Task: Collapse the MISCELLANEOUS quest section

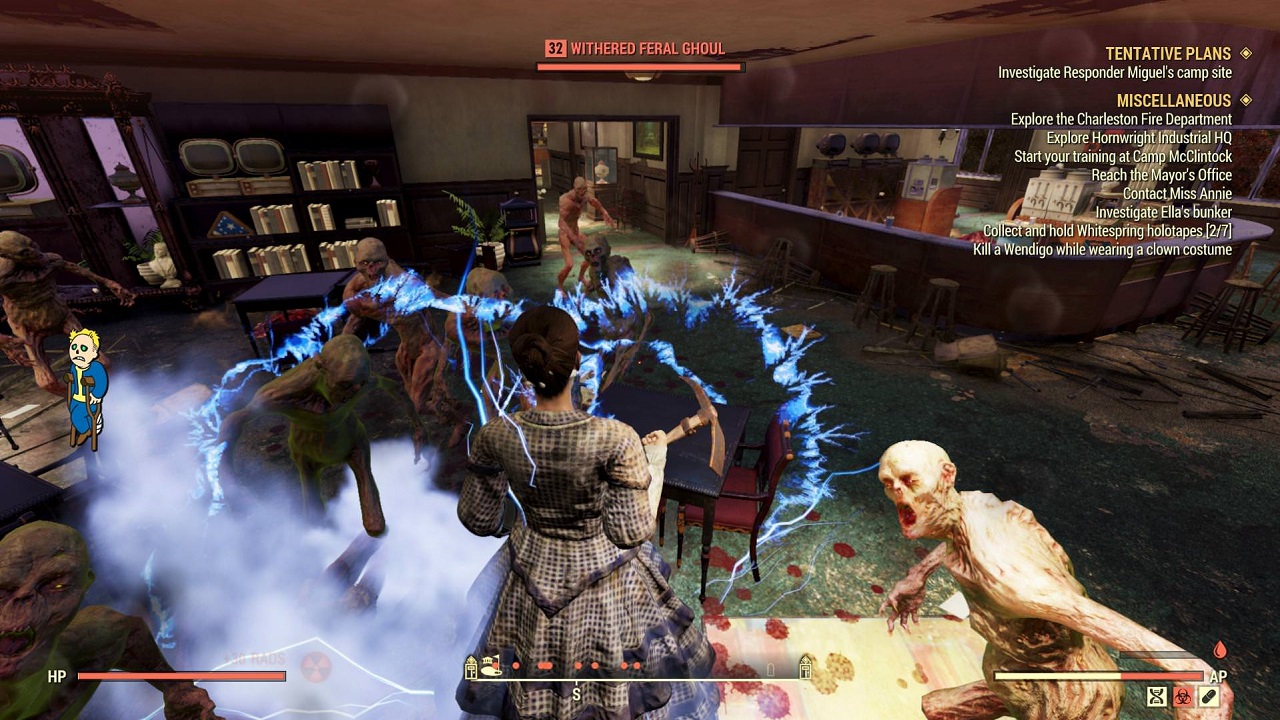Action: click(1173, 100)
